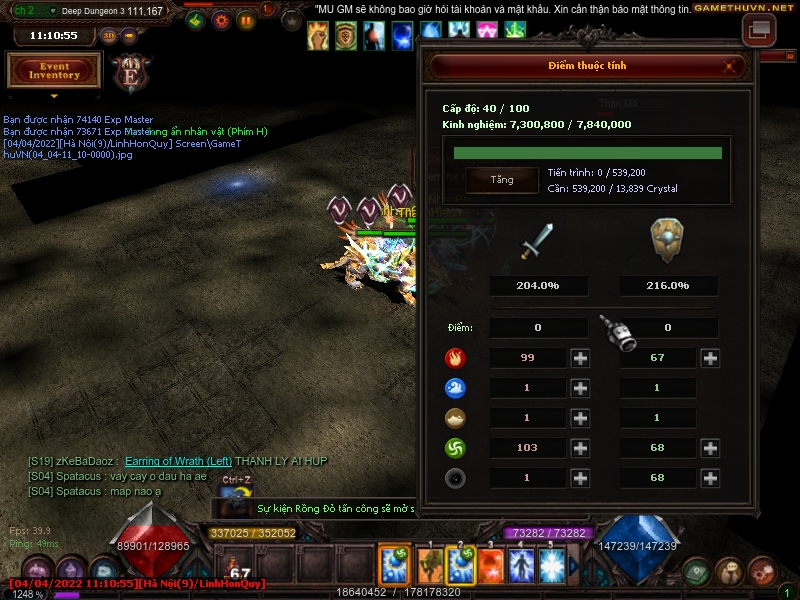
Task: Activate the red fire skill in slot 3
Action: click(x=492, y=566)
